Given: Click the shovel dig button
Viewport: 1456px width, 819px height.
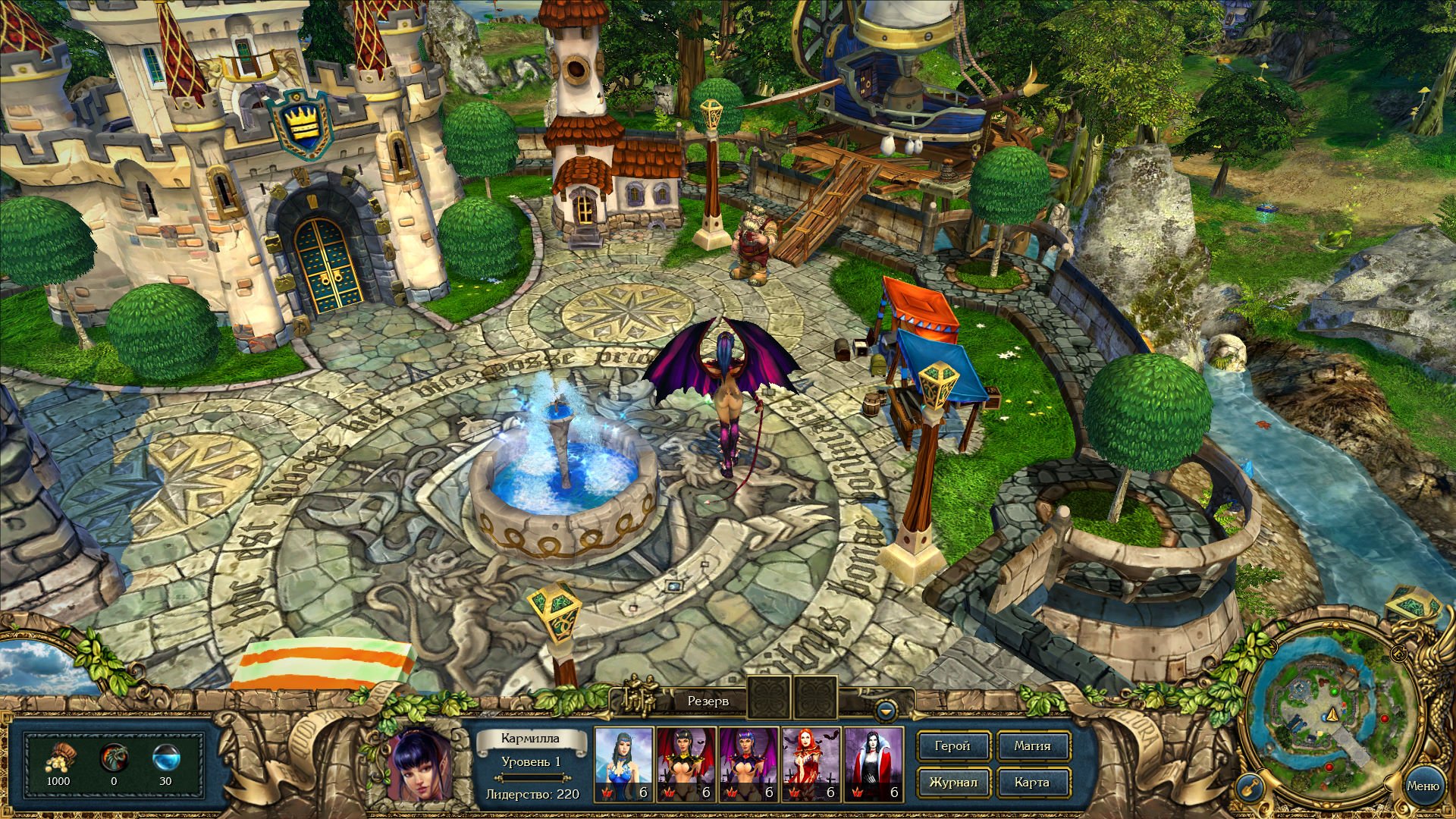Looking at the screenshot, I should [1249, 789].
